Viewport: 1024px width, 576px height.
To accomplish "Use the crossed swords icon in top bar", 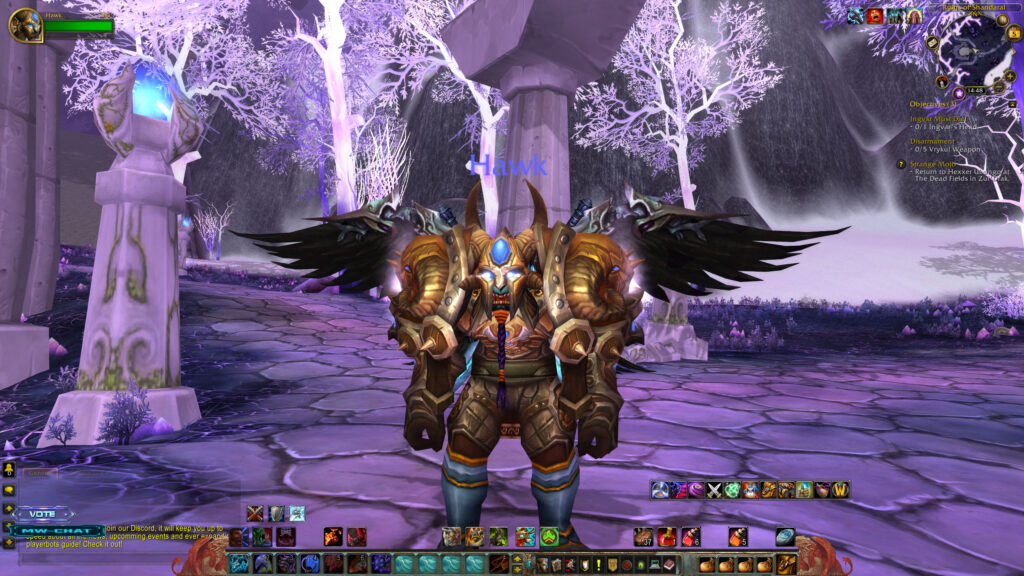I will click(715, 489).
